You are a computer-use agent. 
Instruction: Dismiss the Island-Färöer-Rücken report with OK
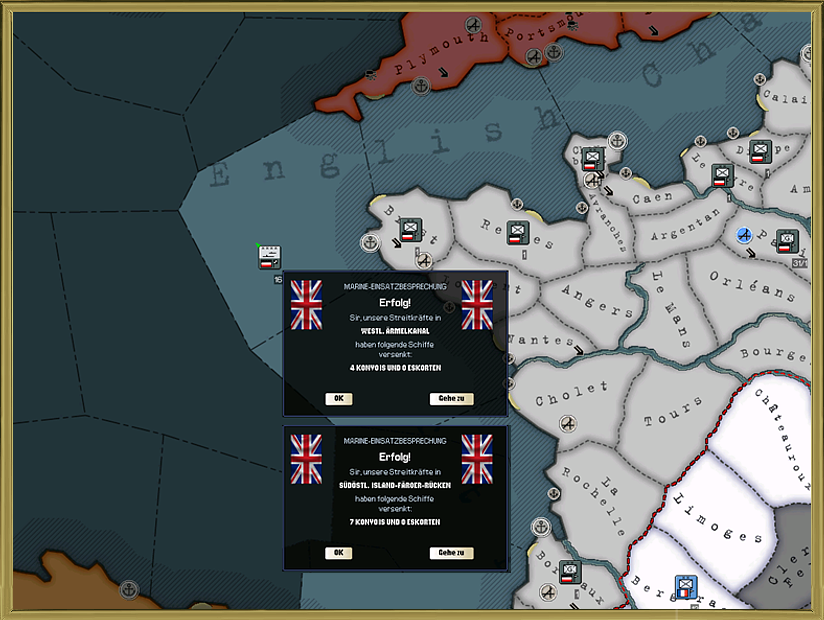338,553
